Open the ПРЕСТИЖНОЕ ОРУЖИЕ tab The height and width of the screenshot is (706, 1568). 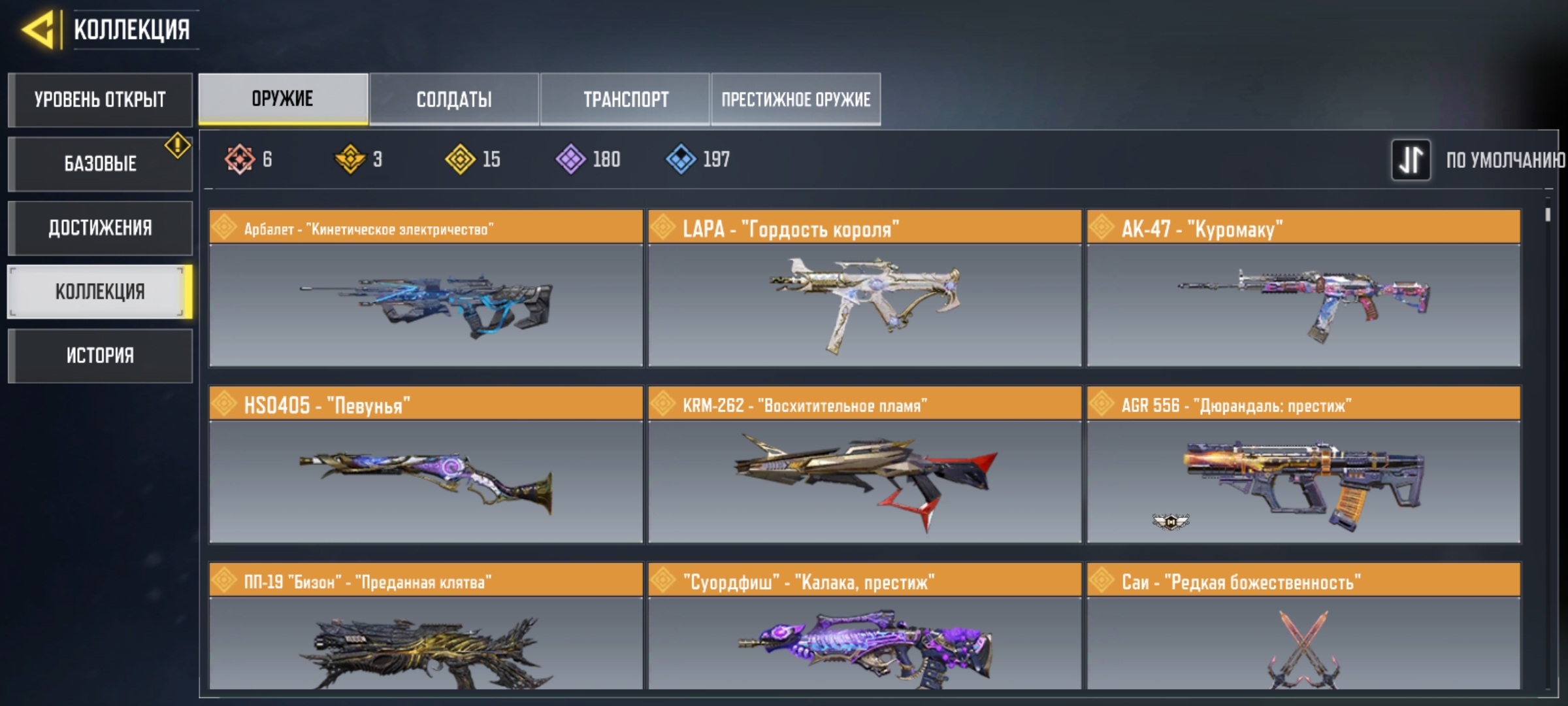[796, 99]
